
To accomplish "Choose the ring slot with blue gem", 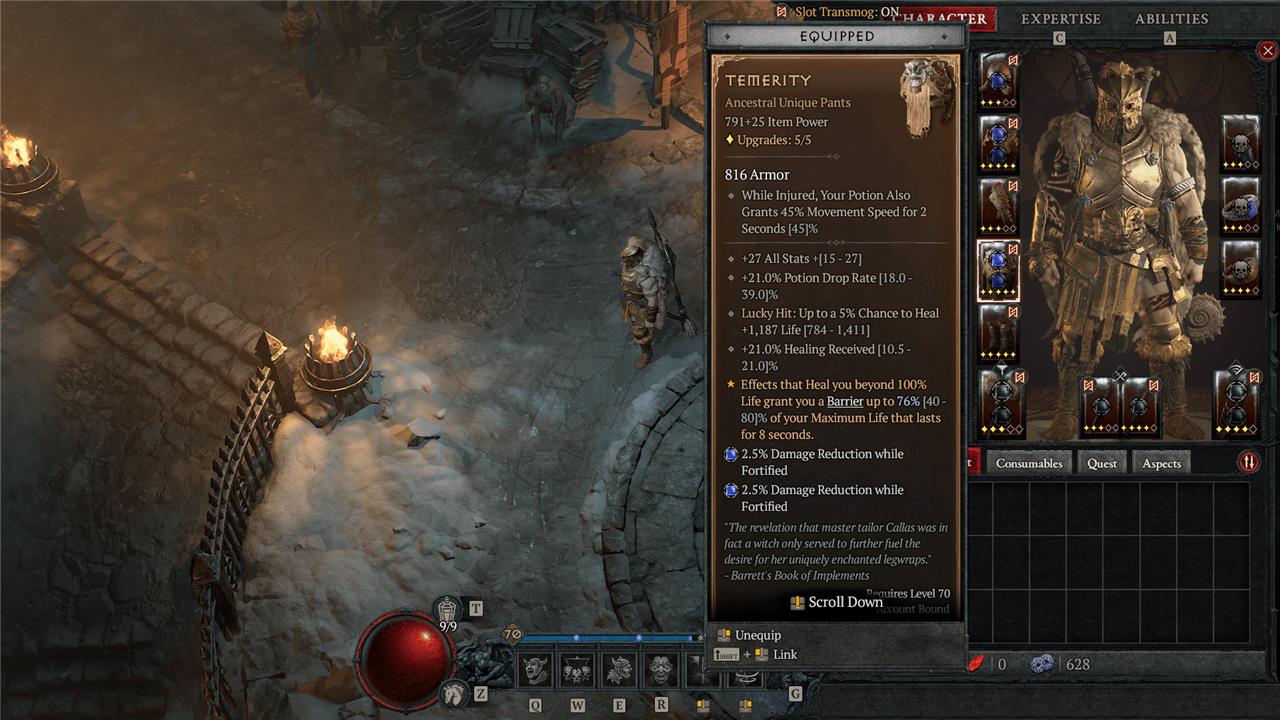I will (x=1241, y=207).
